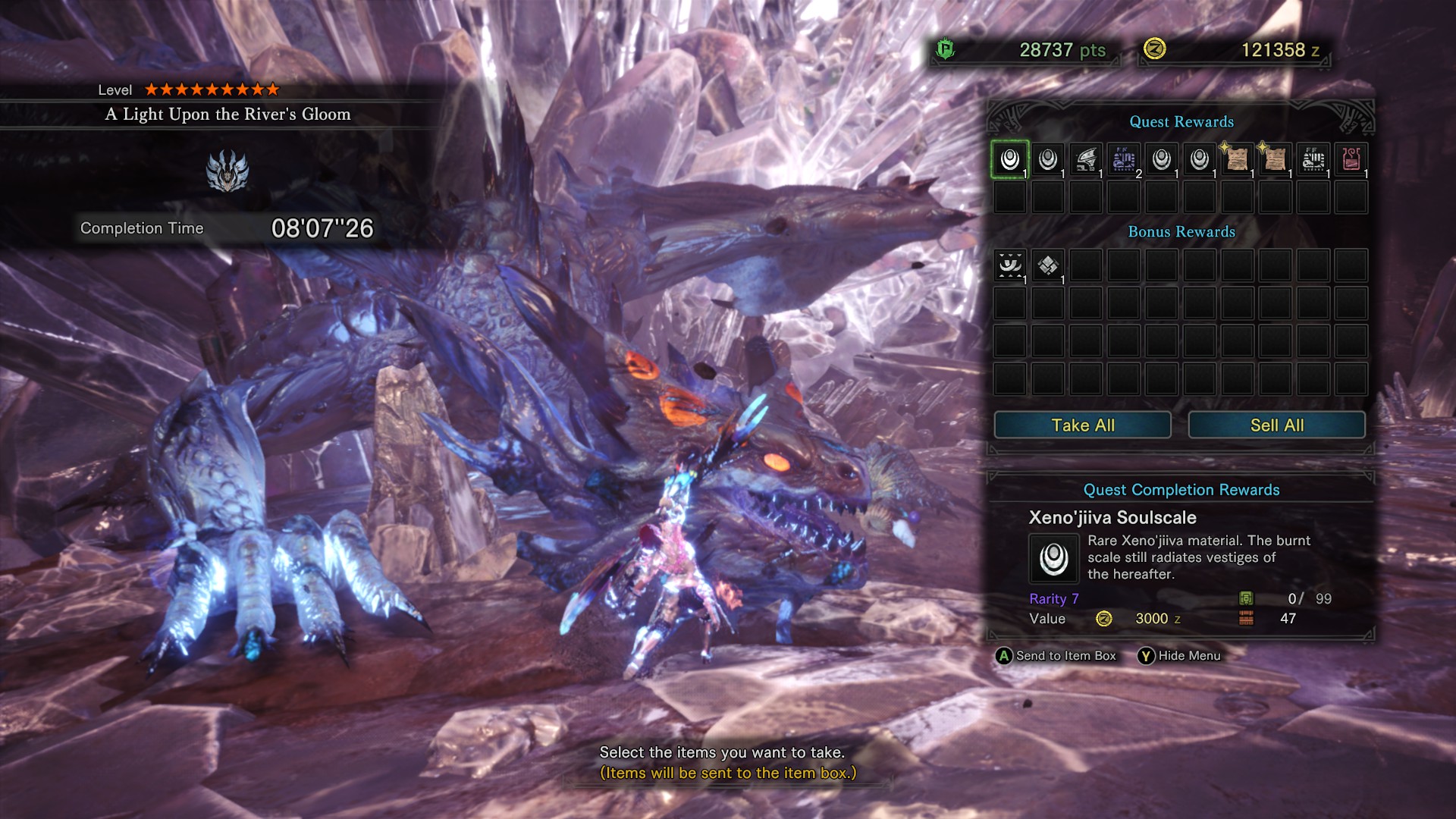Pick the wing-shaped material reward slot

pyautogui.click(x=1086, y=159)
